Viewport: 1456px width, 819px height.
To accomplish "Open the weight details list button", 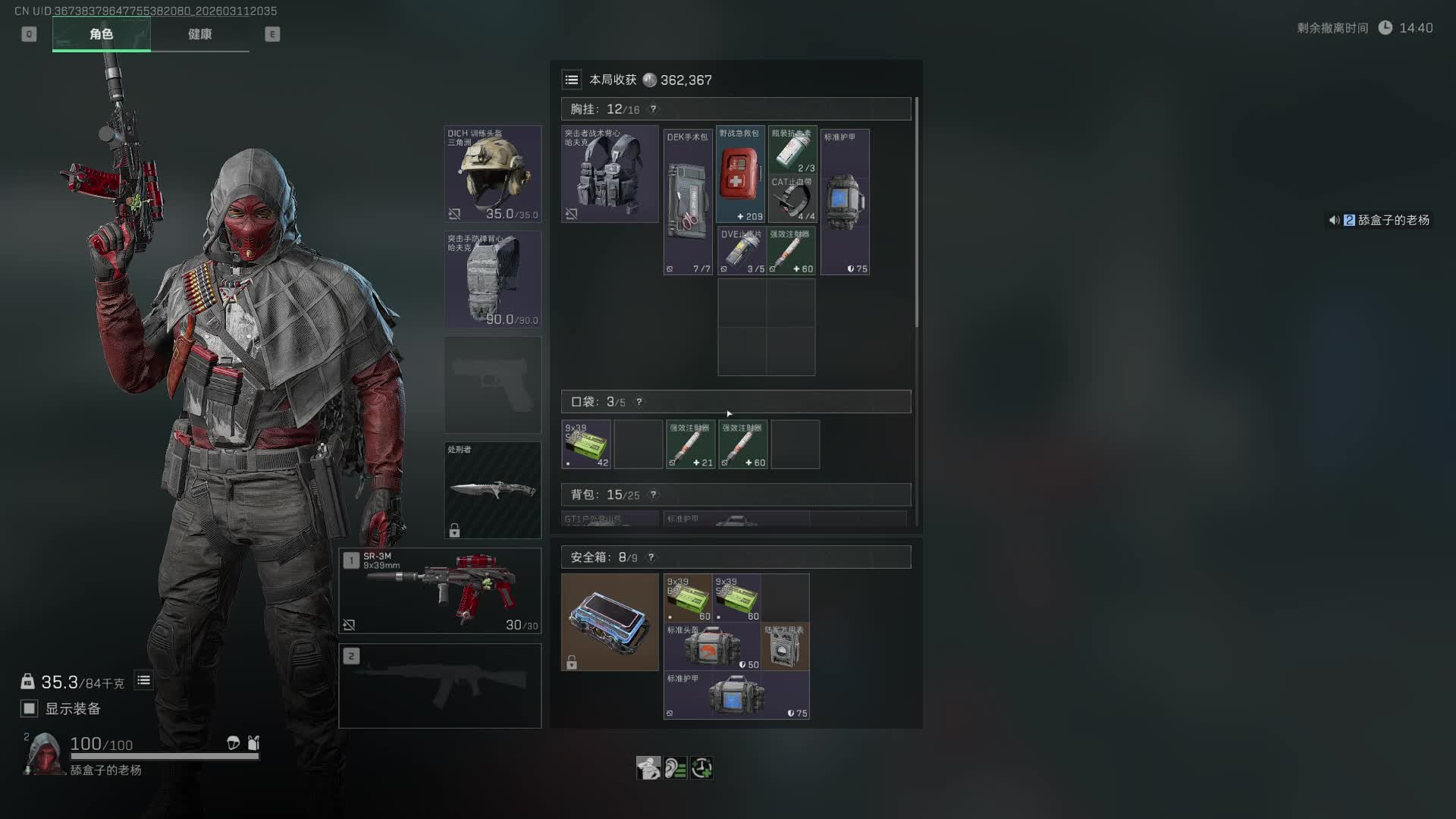I will 143,681.
